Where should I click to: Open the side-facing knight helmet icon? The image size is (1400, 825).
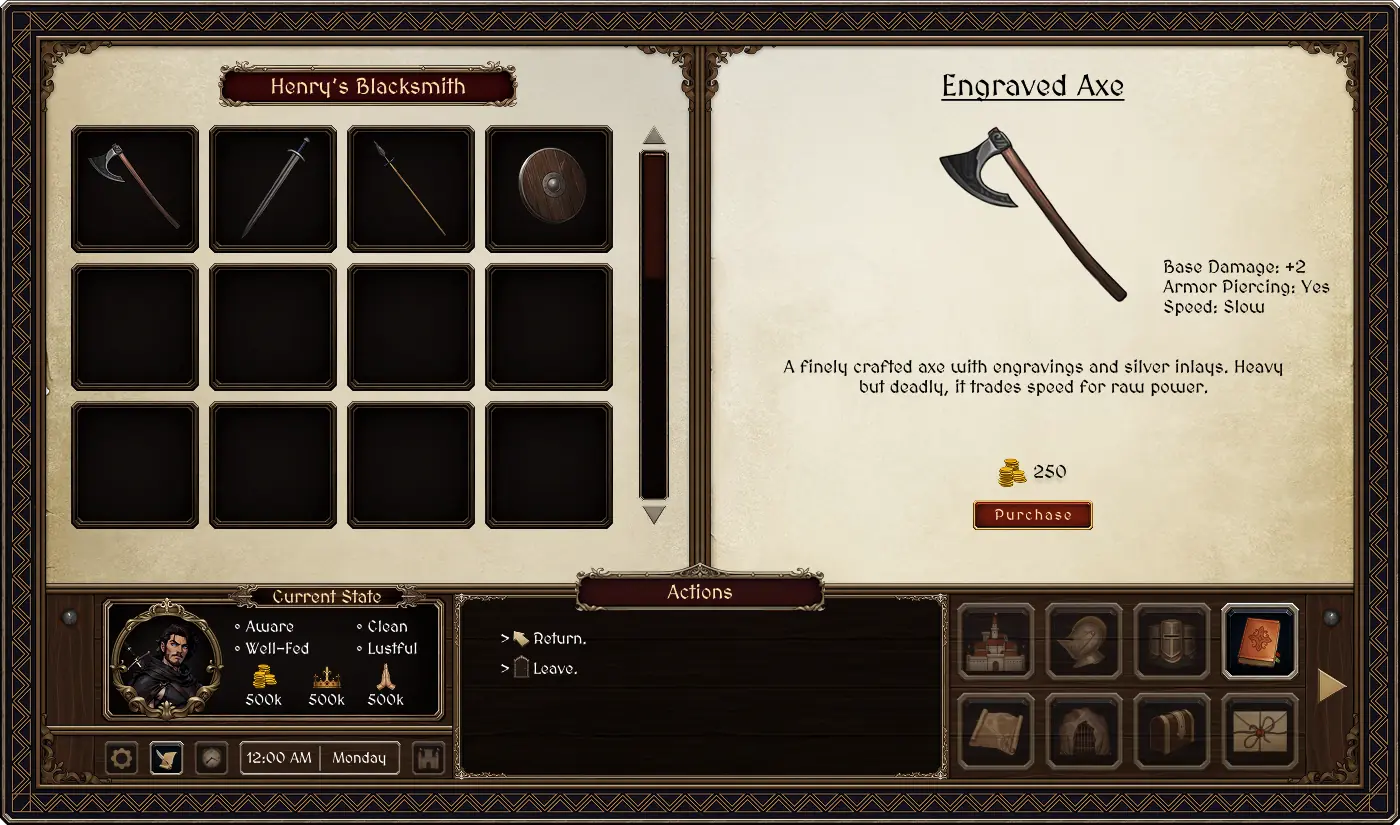pos(1084,641)
